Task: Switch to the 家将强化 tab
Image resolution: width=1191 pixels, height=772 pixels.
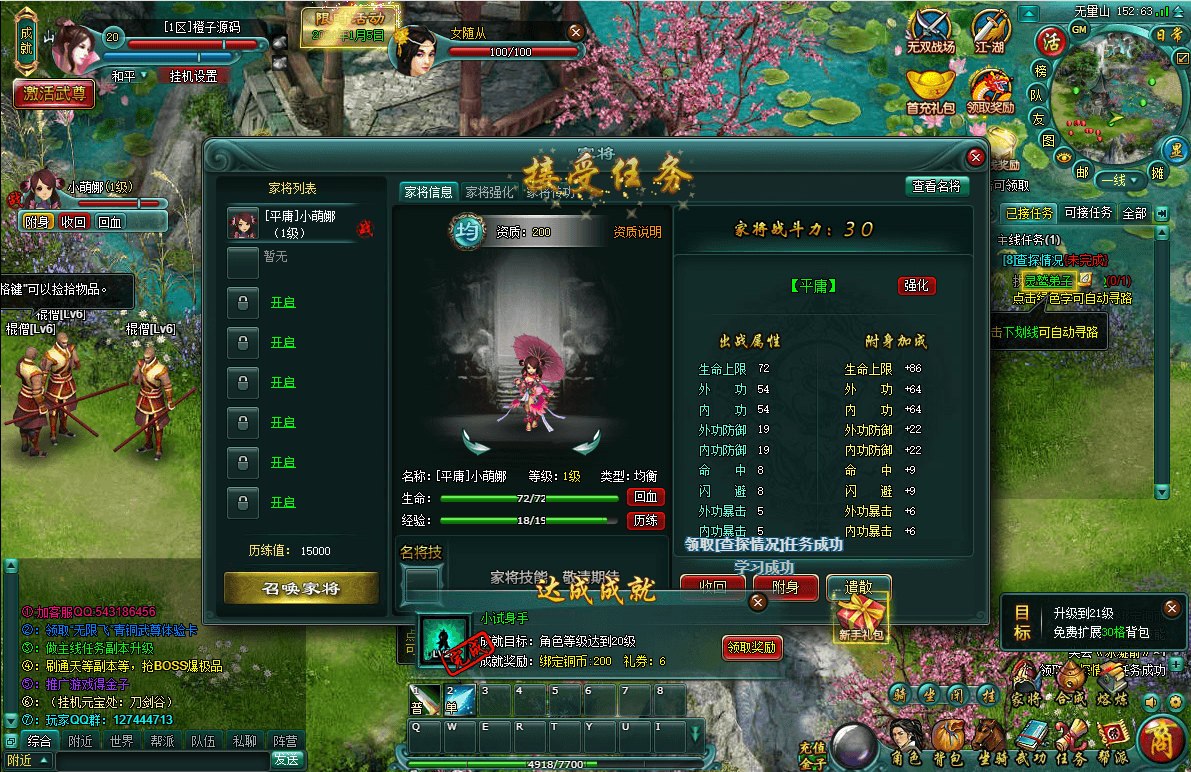Action: pos(489,192)
